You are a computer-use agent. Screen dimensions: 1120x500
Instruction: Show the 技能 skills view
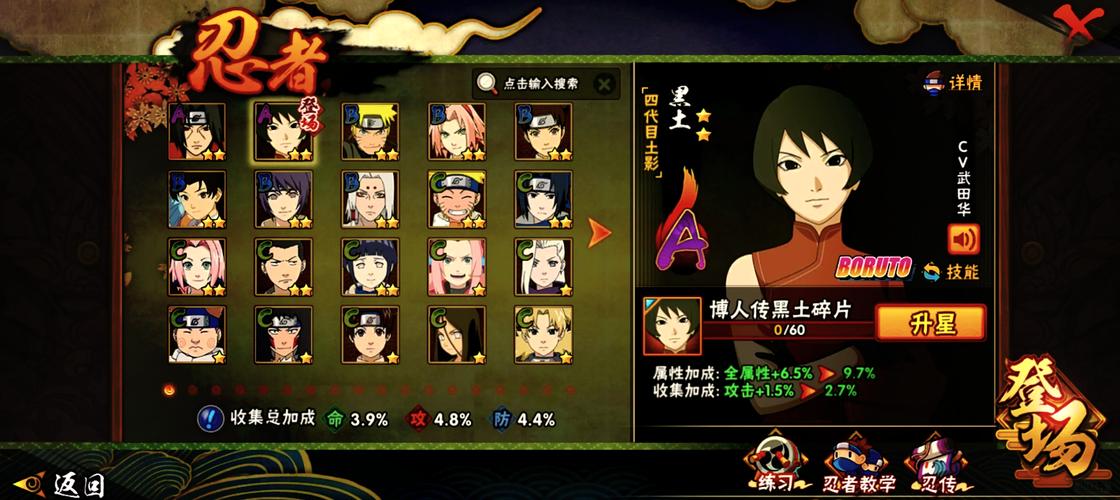(x=951, y=271)
